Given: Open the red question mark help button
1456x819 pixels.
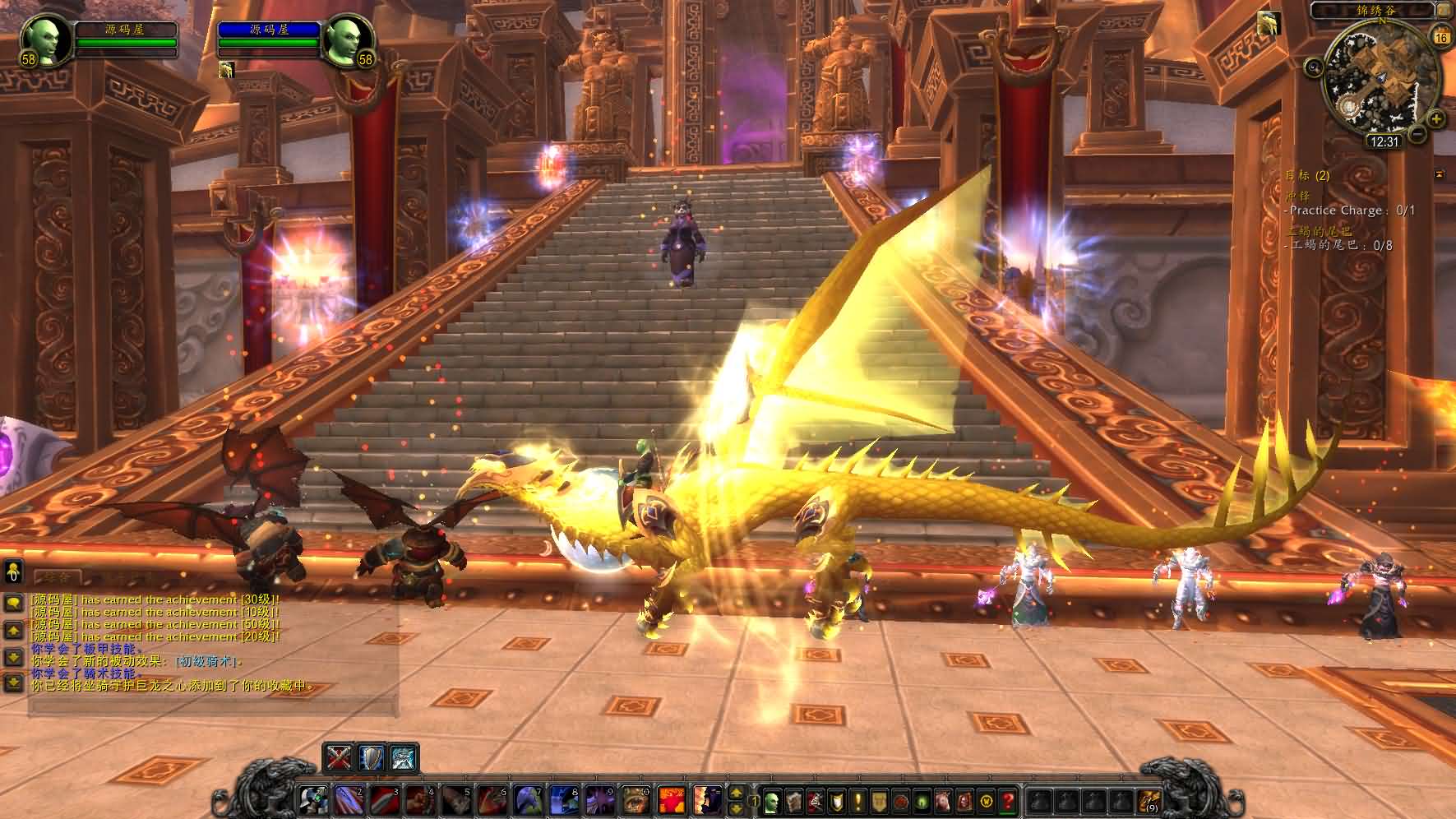Looking at the screenshot, I should 1008,799.
